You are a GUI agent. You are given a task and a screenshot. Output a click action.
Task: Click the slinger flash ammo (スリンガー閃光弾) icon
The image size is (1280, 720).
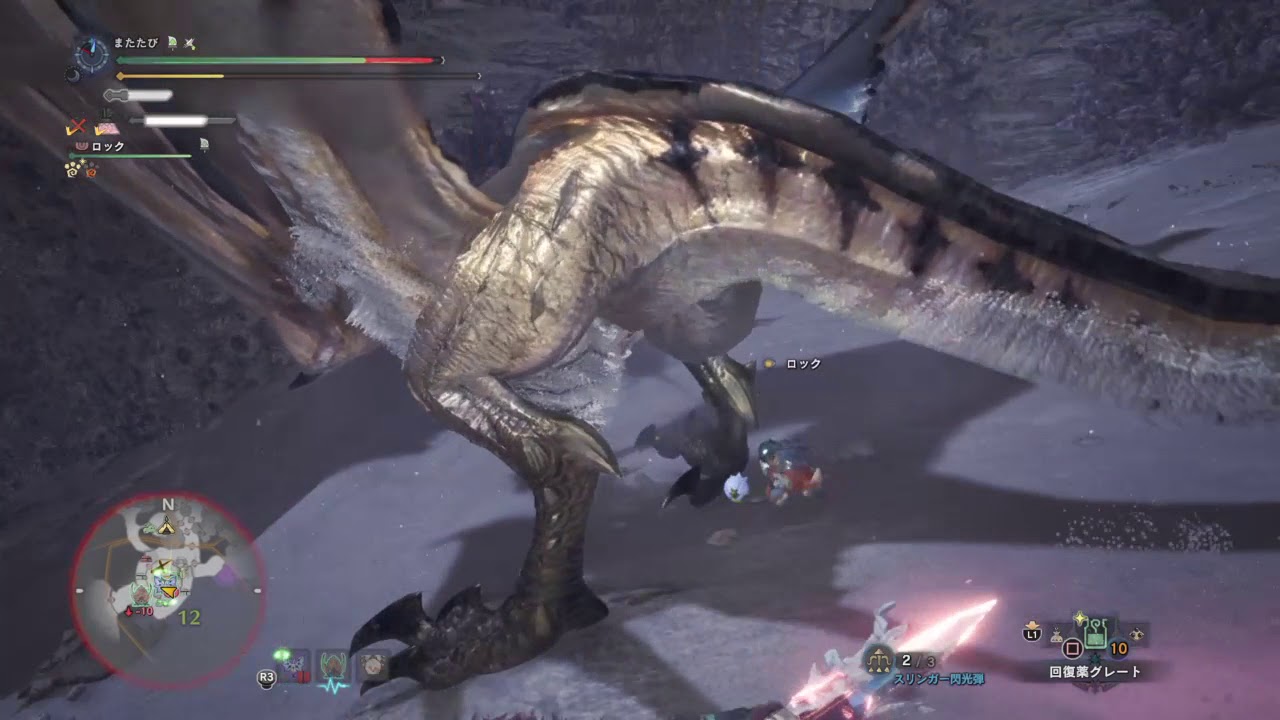pos(879,659)
